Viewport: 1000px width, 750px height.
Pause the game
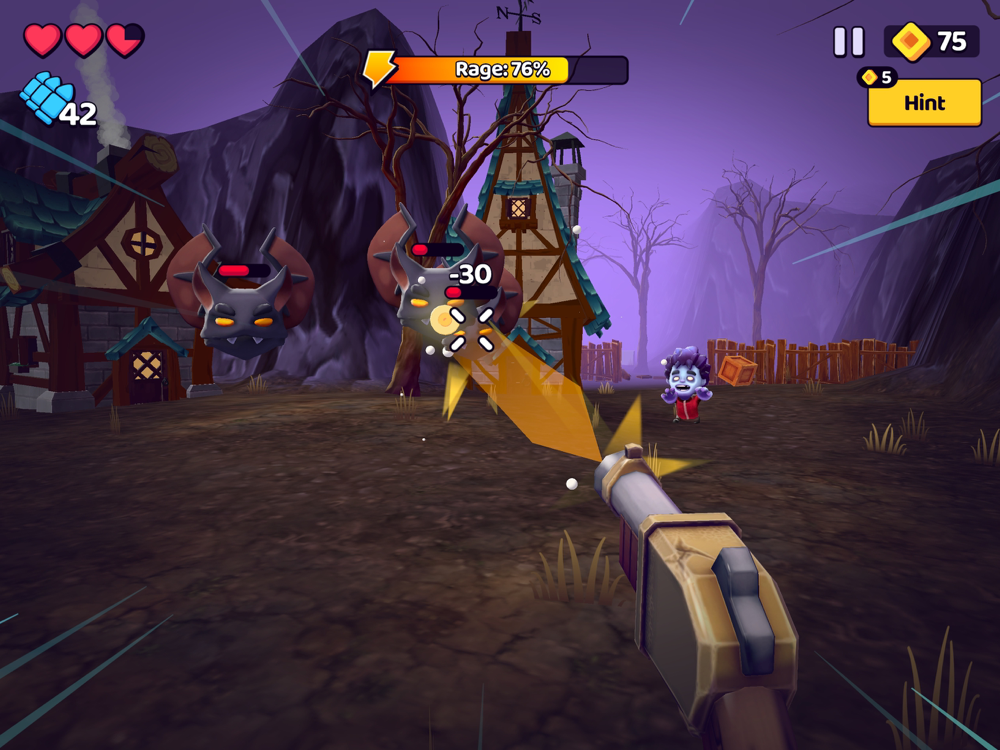click(x=849, y=41)
